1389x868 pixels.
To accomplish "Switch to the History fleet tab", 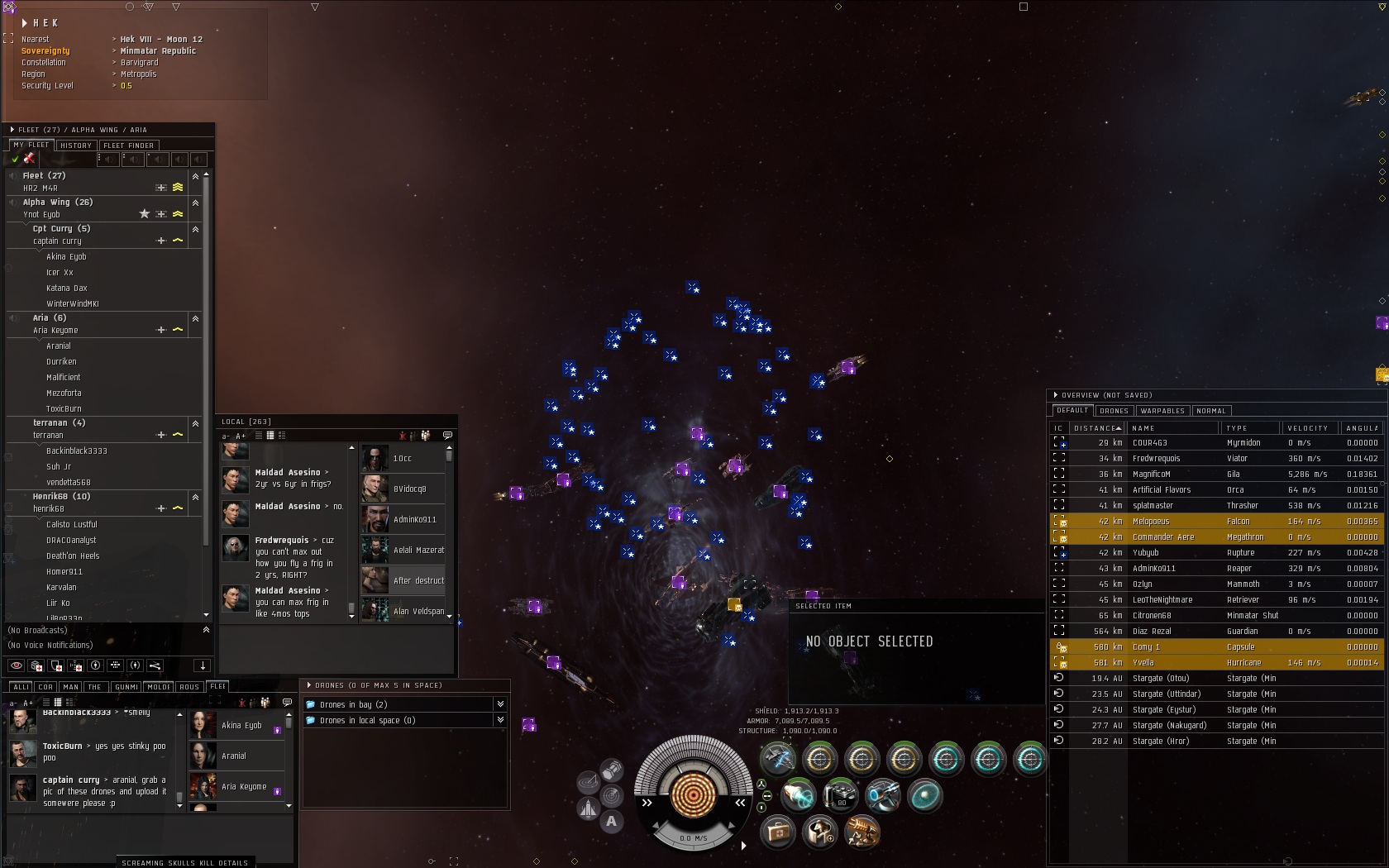I will coord(76,145).
